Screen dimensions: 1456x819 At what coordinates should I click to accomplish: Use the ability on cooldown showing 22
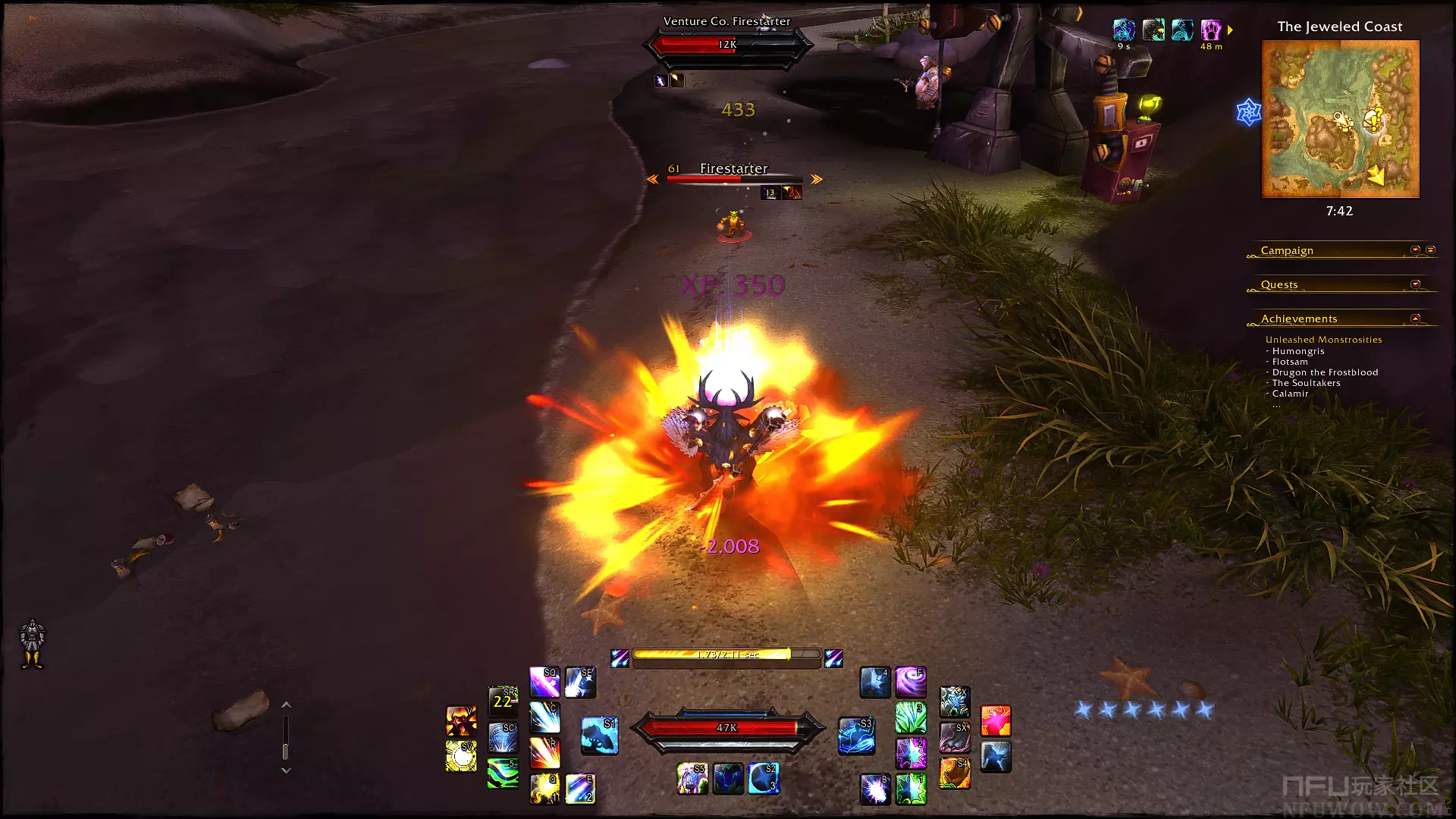point(502,701)
